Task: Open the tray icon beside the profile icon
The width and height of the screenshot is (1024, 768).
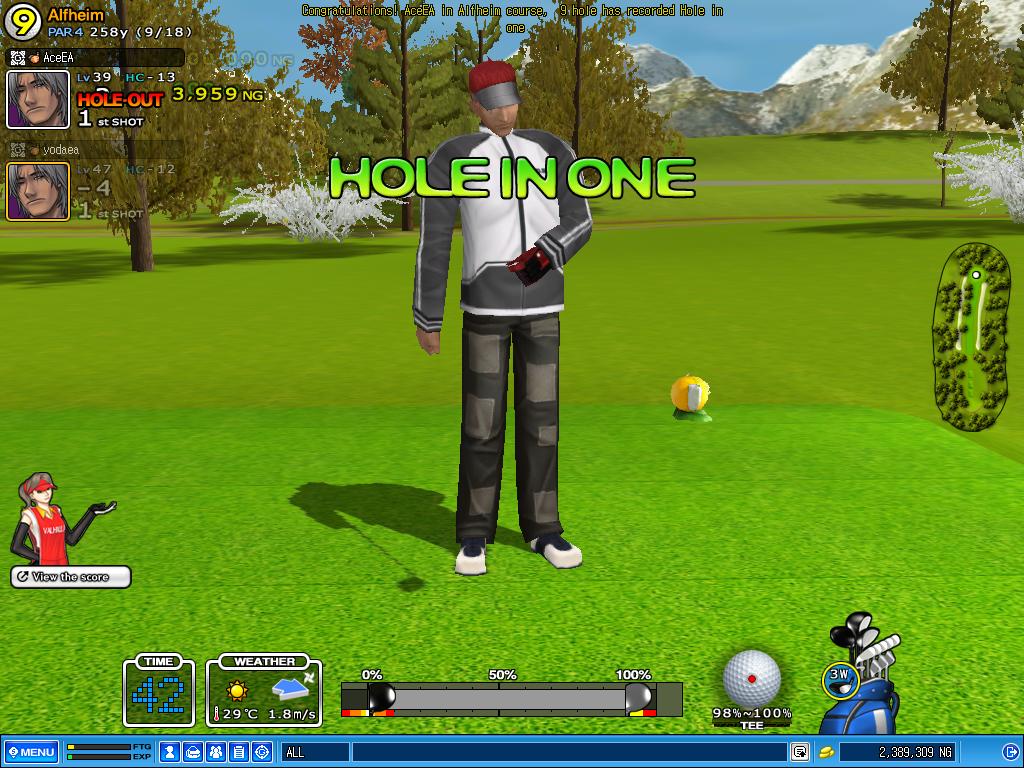Action: tap(194, 752)
